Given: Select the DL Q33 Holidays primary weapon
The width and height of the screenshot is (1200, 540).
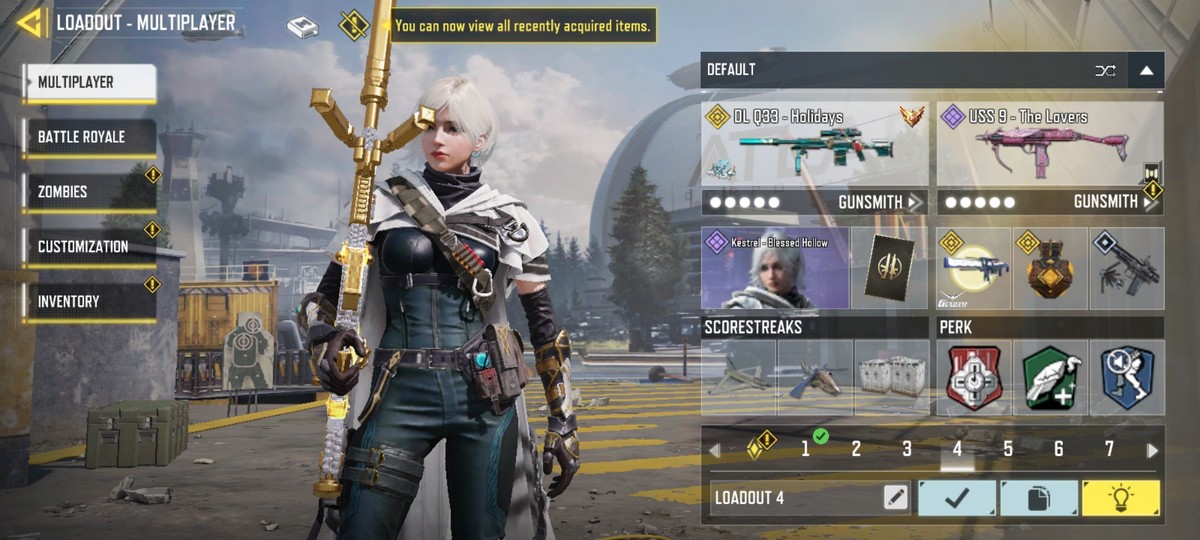Looking at the screenshot, I should (x=814, y=143).
